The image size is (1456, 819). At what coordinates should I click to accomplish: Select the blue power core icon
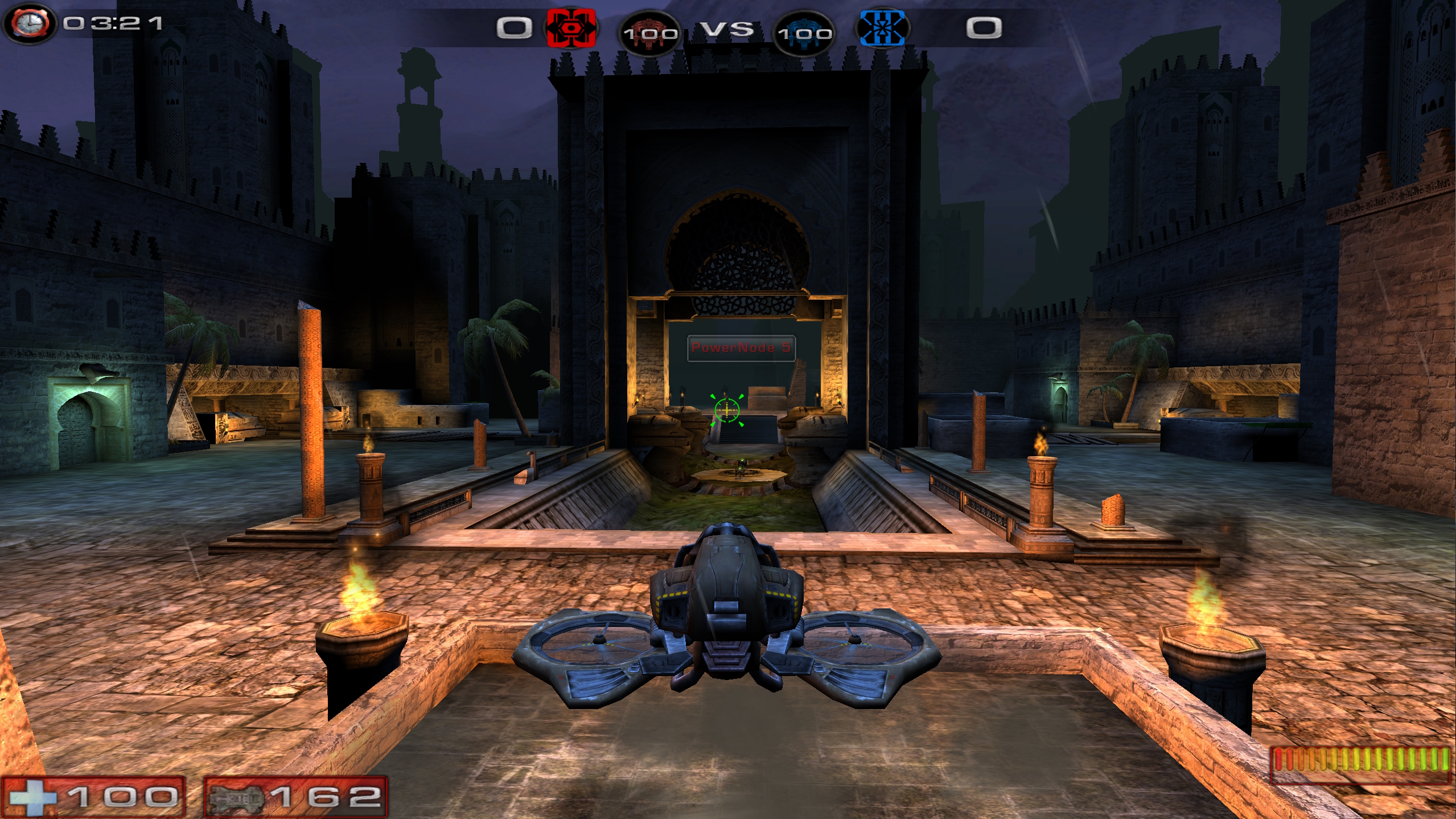tap(804, 33)
